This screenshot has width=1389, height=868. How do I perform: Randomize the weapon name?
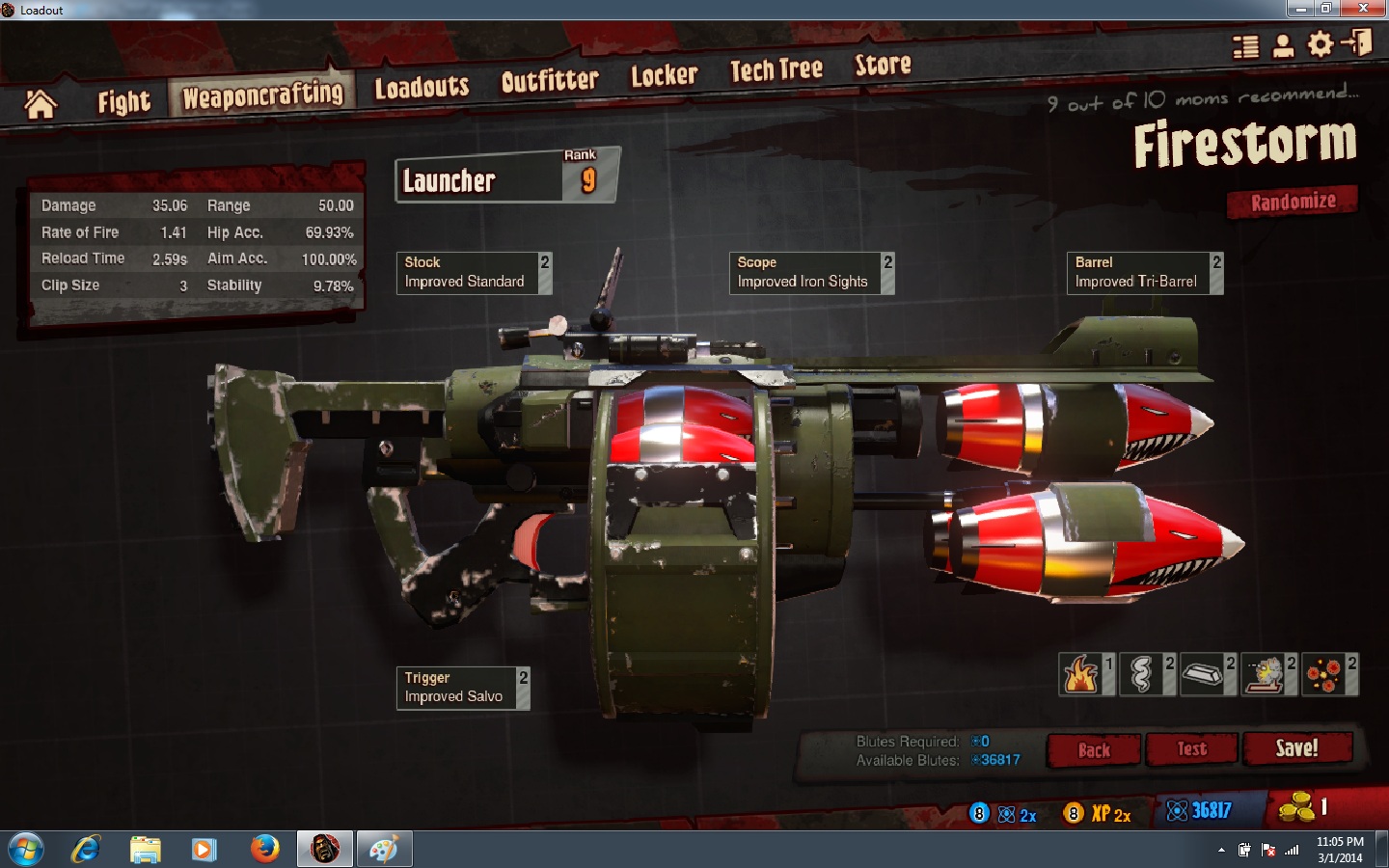pyautogui.click(x=1293, y=202)
